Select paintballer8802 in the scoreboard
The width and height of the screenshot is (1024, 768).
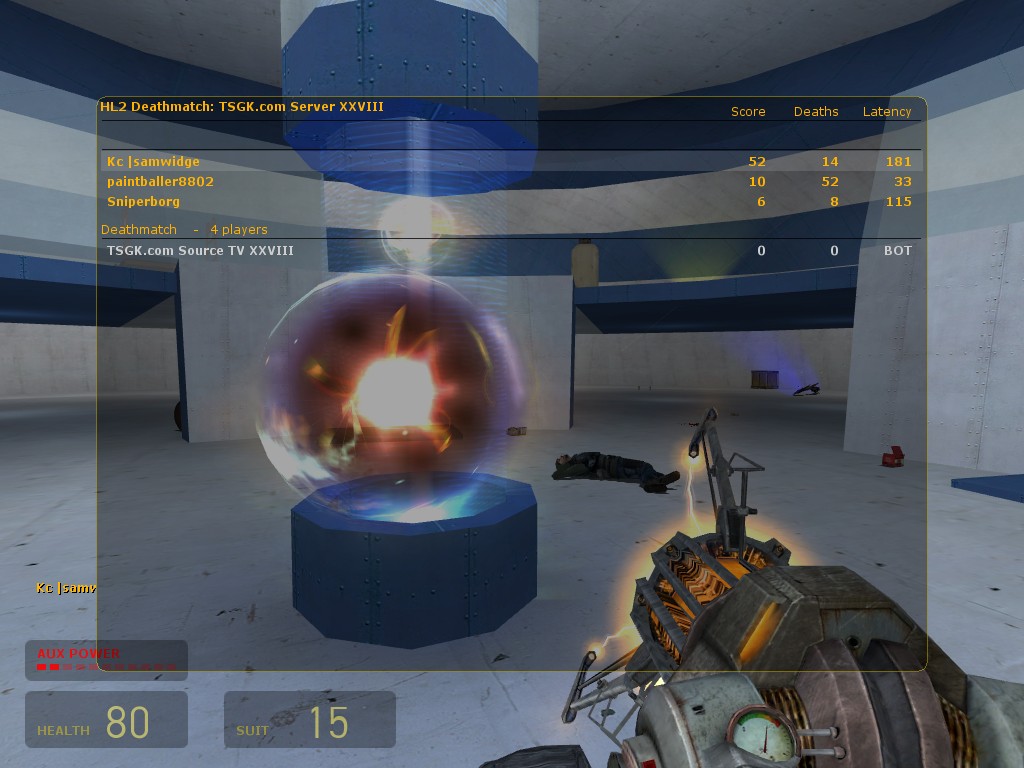pyautogui.click(x=161, y=182)
